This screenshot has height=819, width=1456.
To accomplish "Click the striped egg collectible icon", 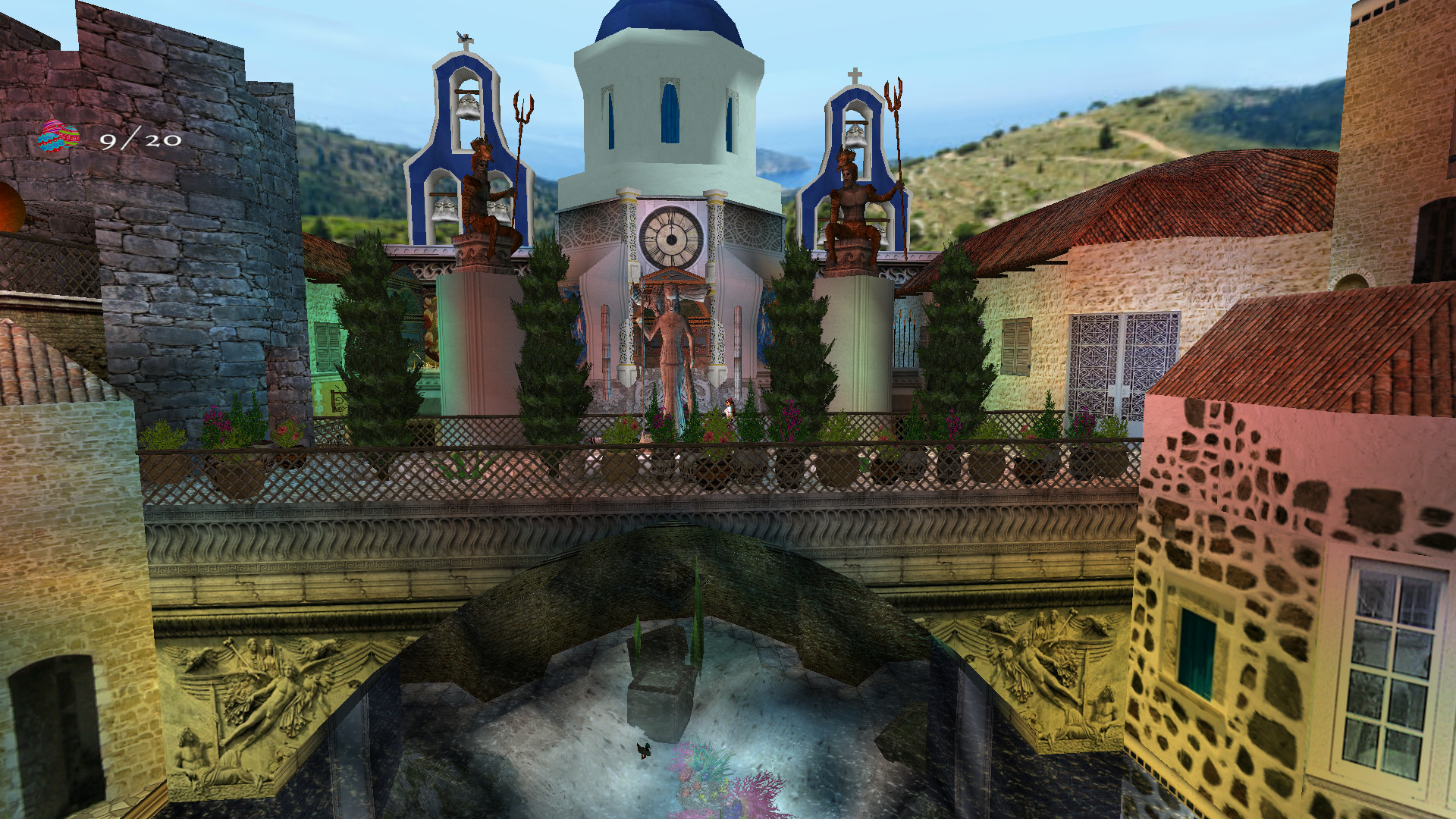I will pos(58,137).
